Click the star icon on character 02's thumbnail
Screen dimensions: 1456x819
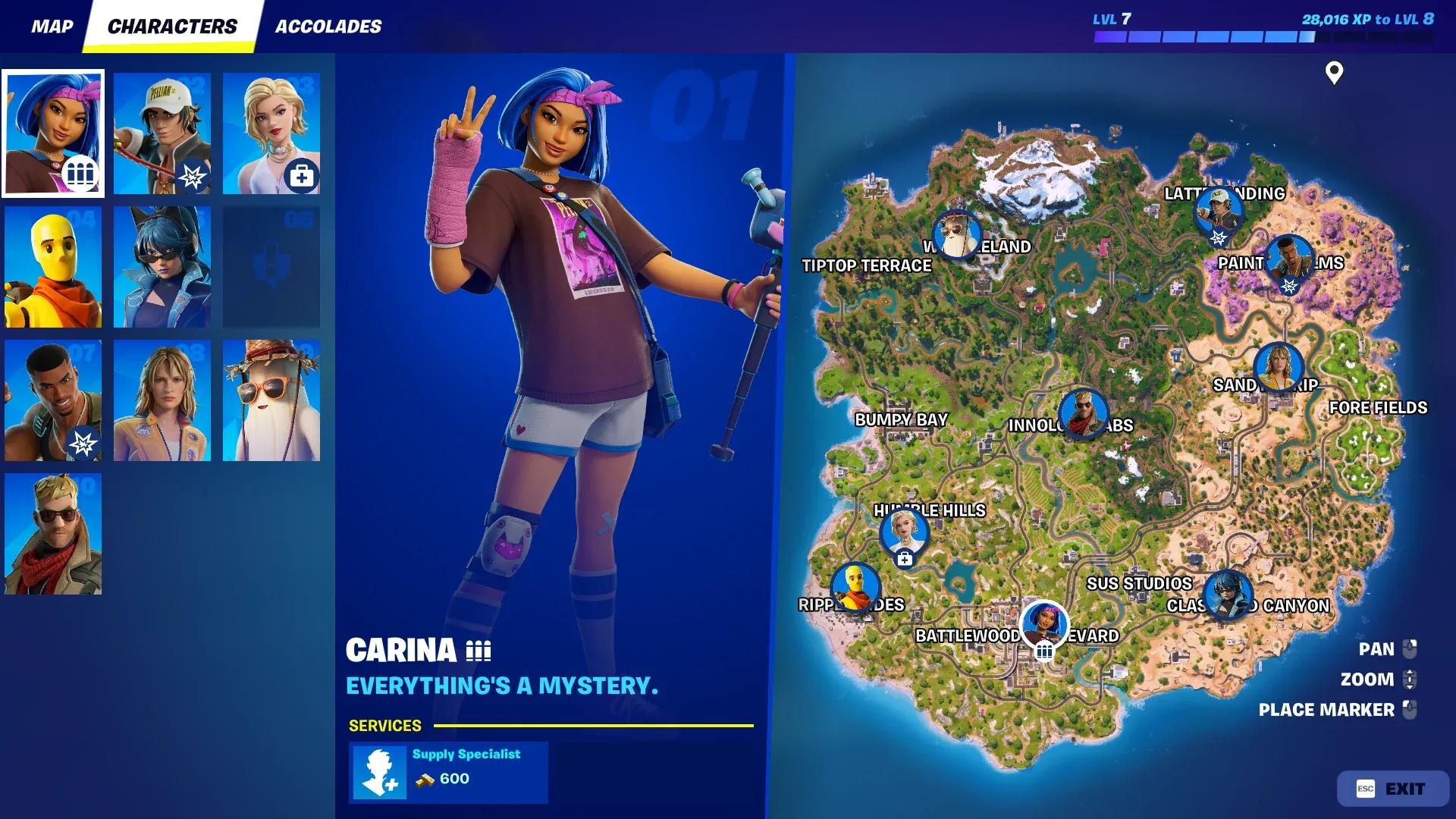coord(193,176)
